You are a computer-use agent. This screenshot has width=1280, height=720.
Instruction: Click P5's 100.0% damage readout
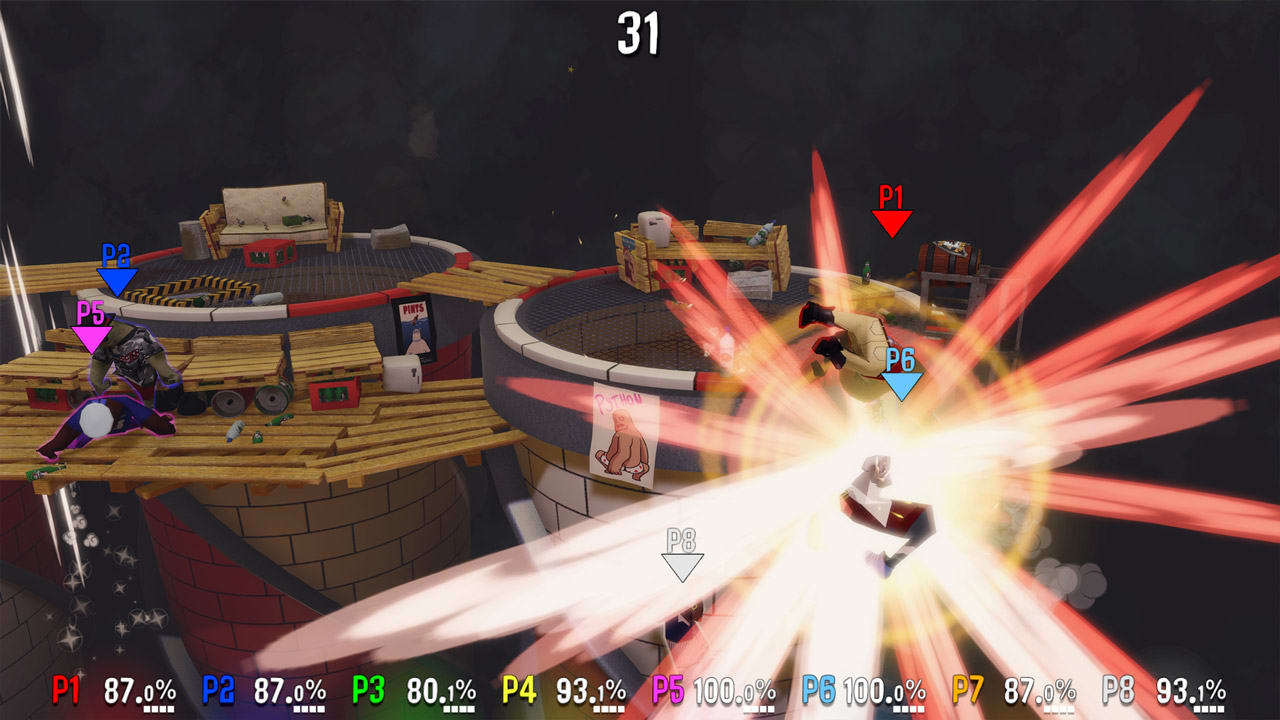tap(735, 688)
